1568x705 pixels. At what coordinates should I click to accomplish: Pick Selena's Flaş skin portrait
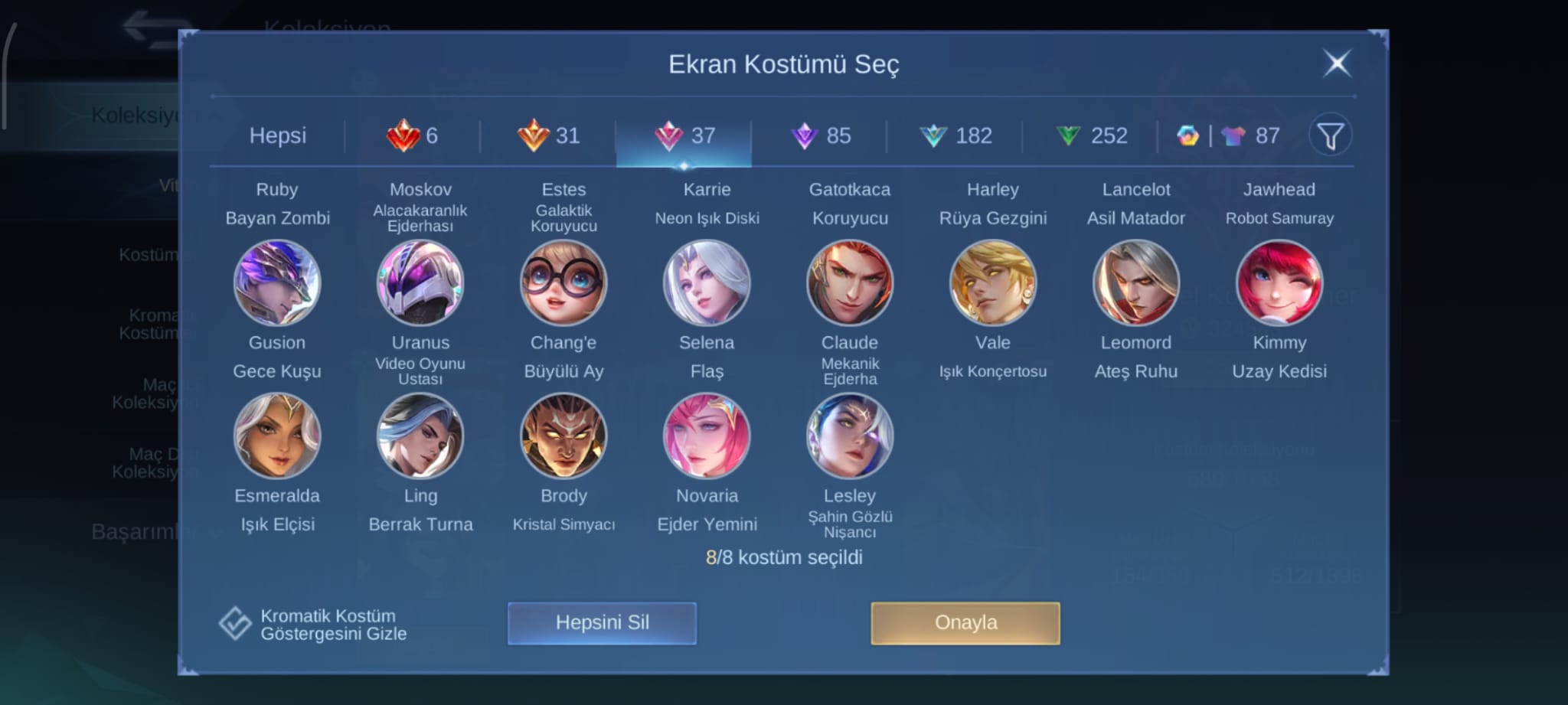click(x=707, y=282)
